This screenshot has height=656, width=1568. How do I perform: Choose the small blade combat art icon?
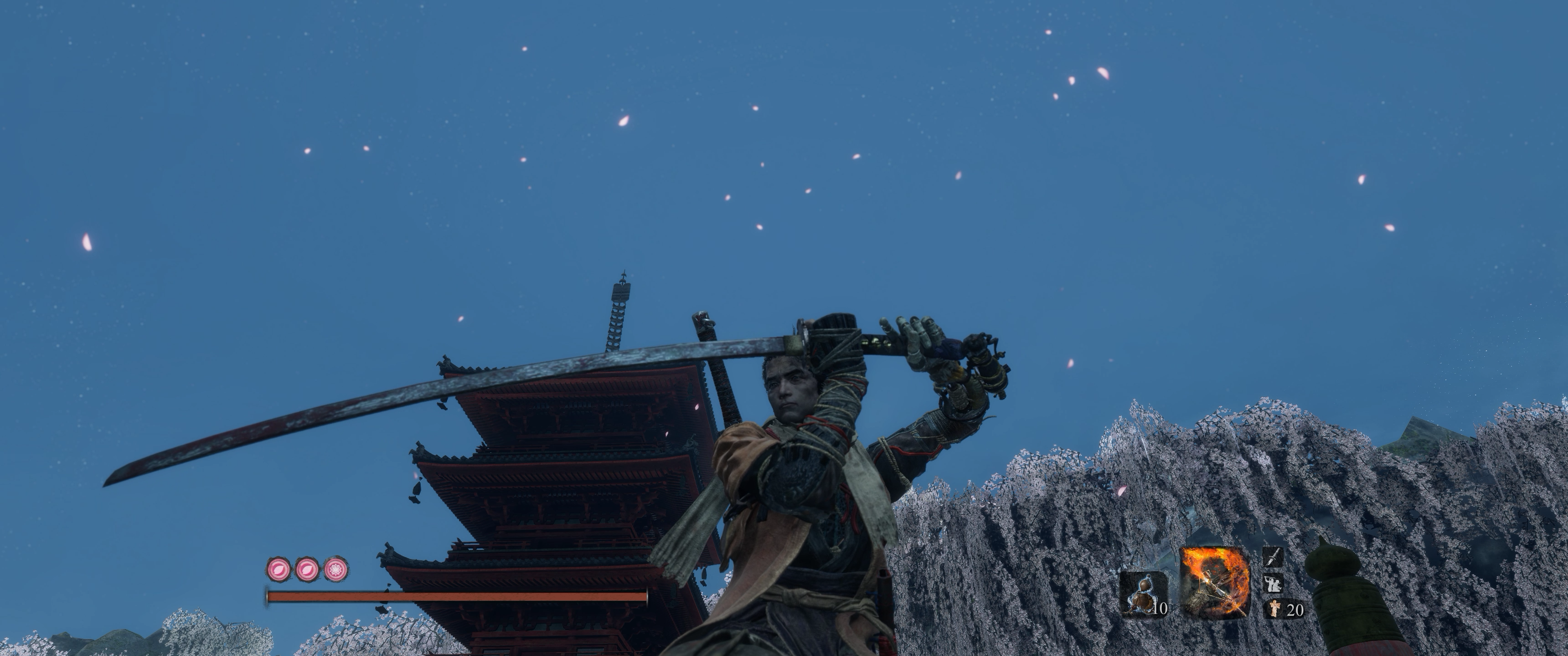[x=1274, y=556]
